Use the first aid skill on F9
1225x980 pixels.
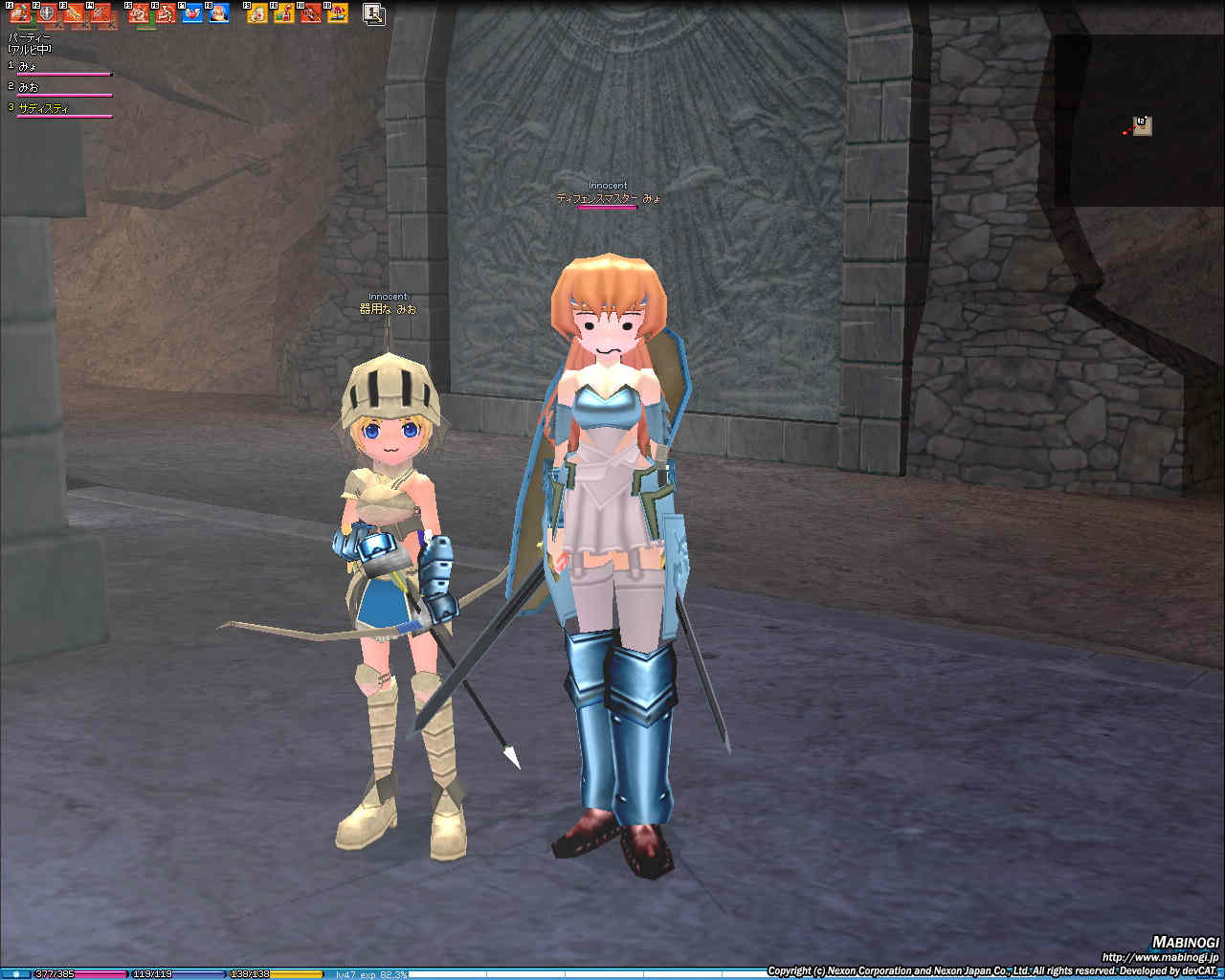pos(257,12)
